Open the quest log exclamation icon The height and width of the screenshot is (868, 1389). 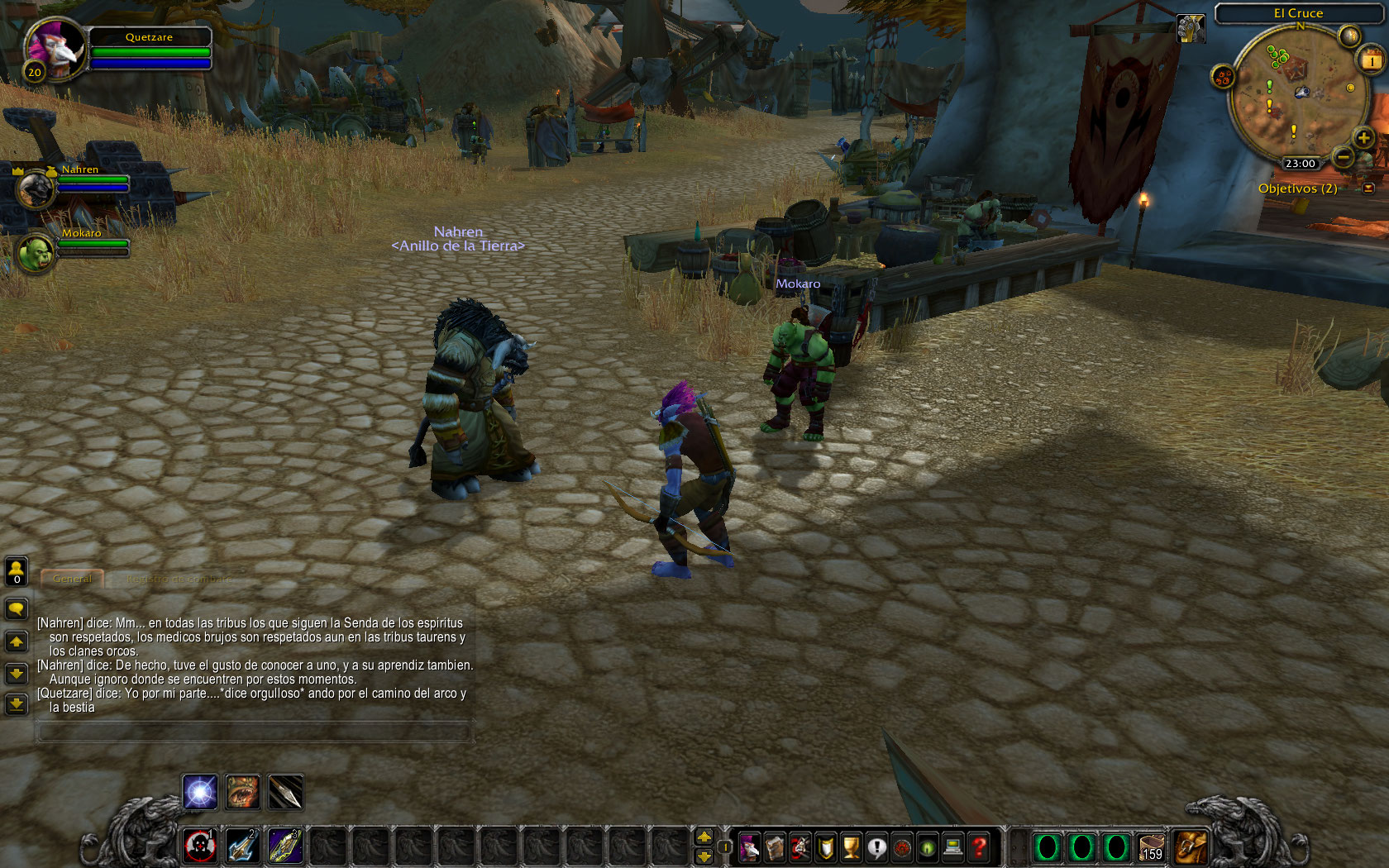[x=876, y=847]
